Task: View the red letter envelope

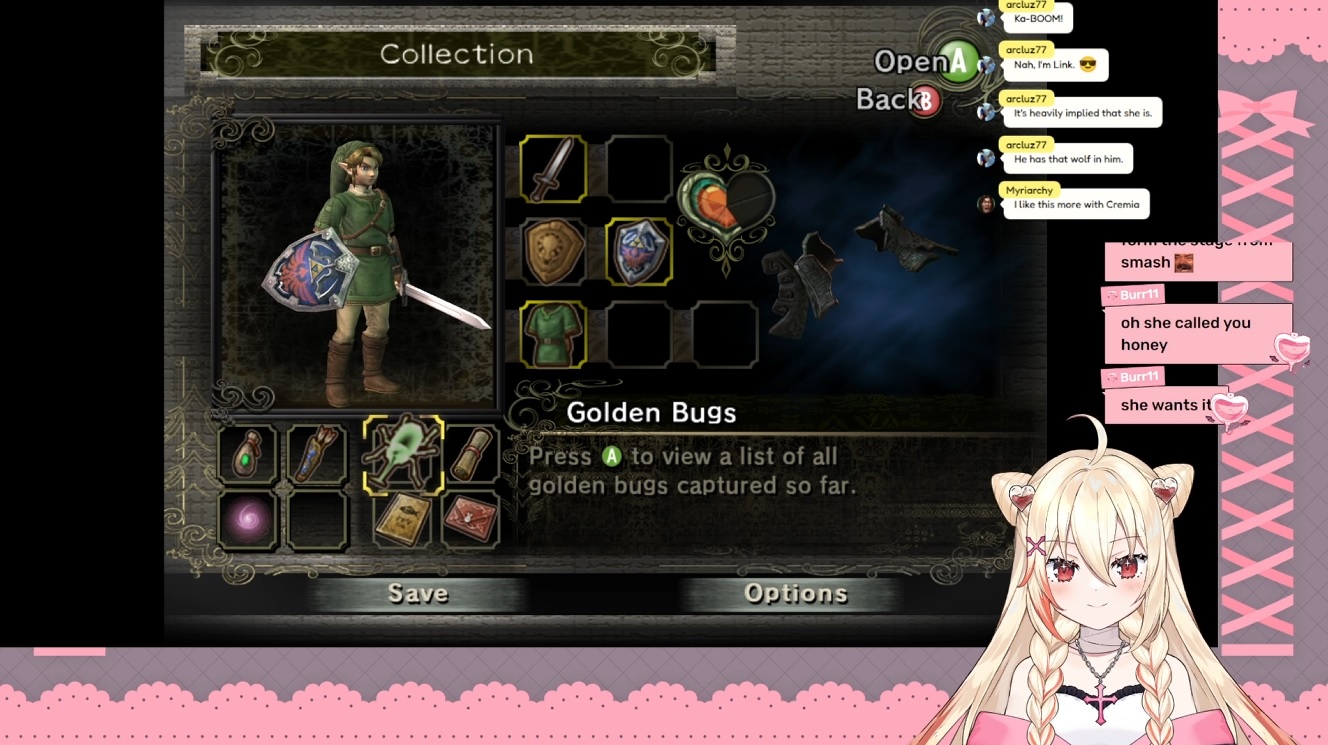Action: click(471, 520)
